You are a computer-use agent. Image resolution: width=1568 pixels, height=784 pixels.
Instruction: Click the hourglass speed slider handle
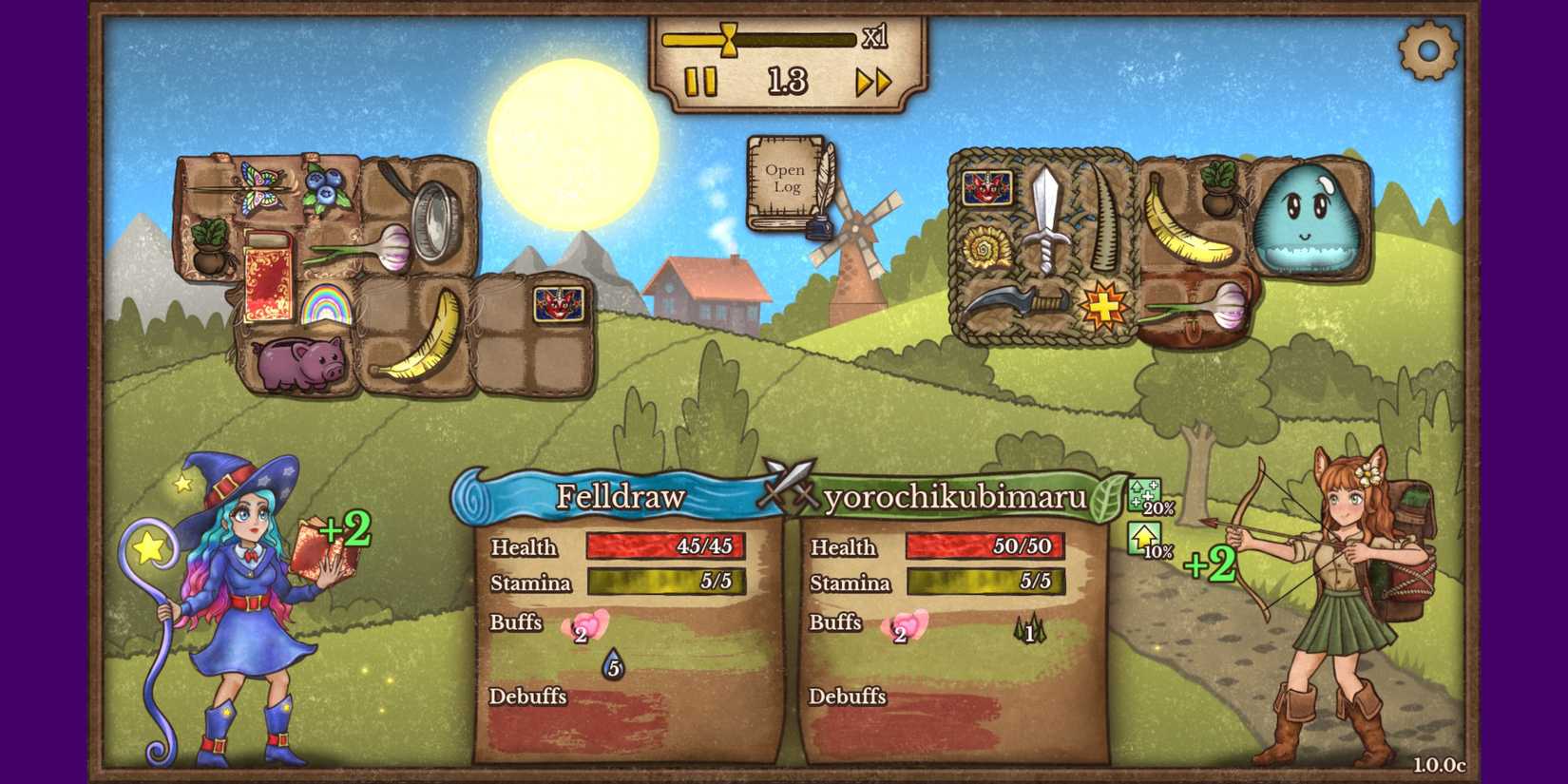pyautogui.click(x=729, y=39)
